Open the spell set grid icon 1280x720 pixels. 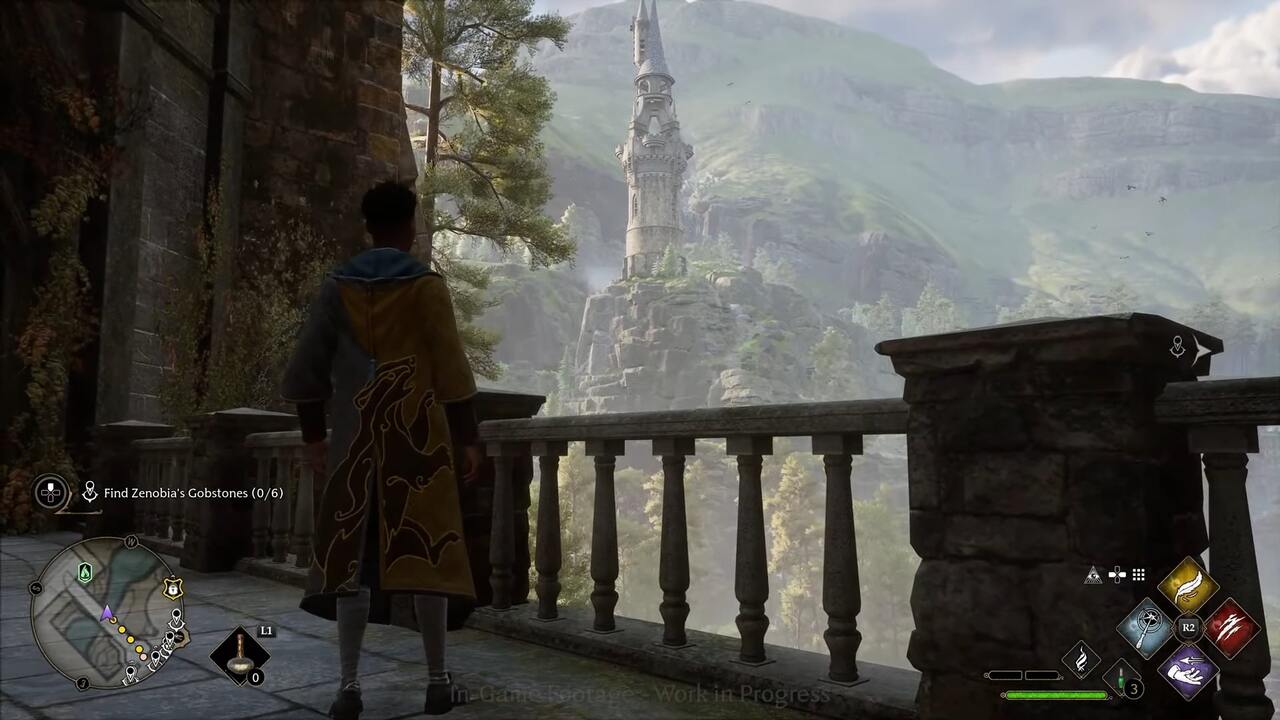[x=1138, y=575]
